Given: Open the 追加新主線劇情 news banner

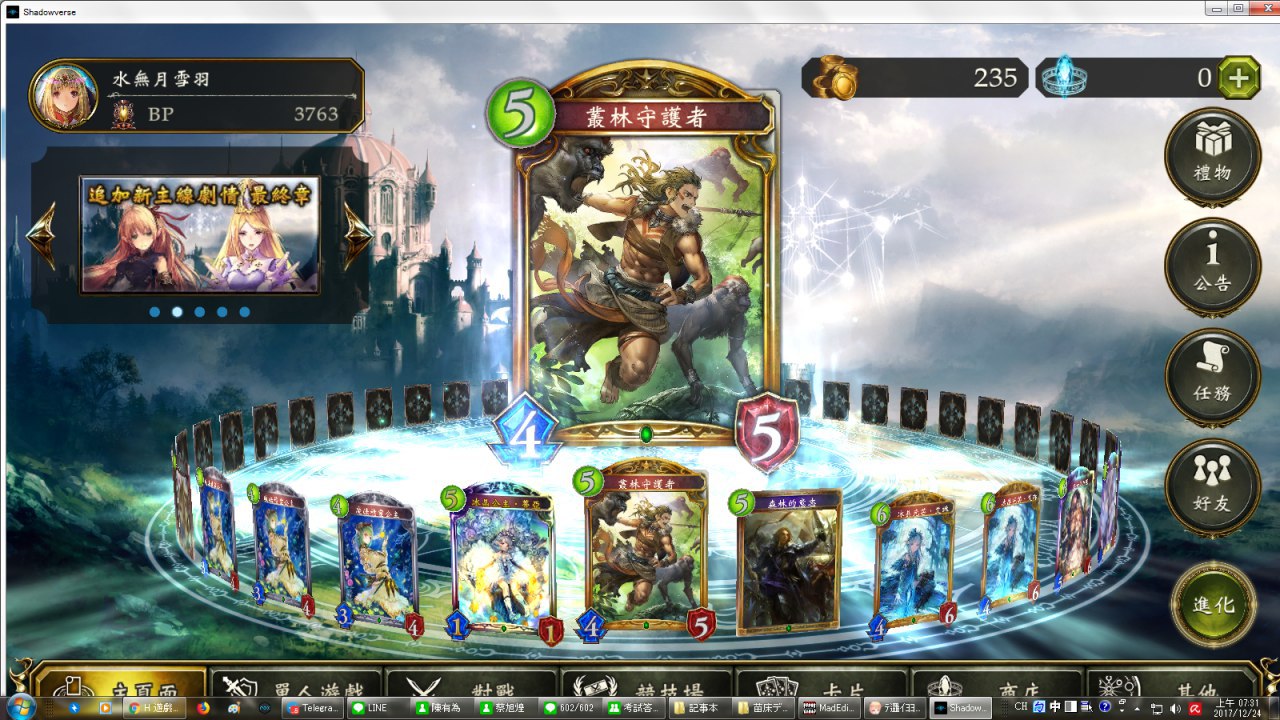Looking at the screenshot, I should [200, 236].
